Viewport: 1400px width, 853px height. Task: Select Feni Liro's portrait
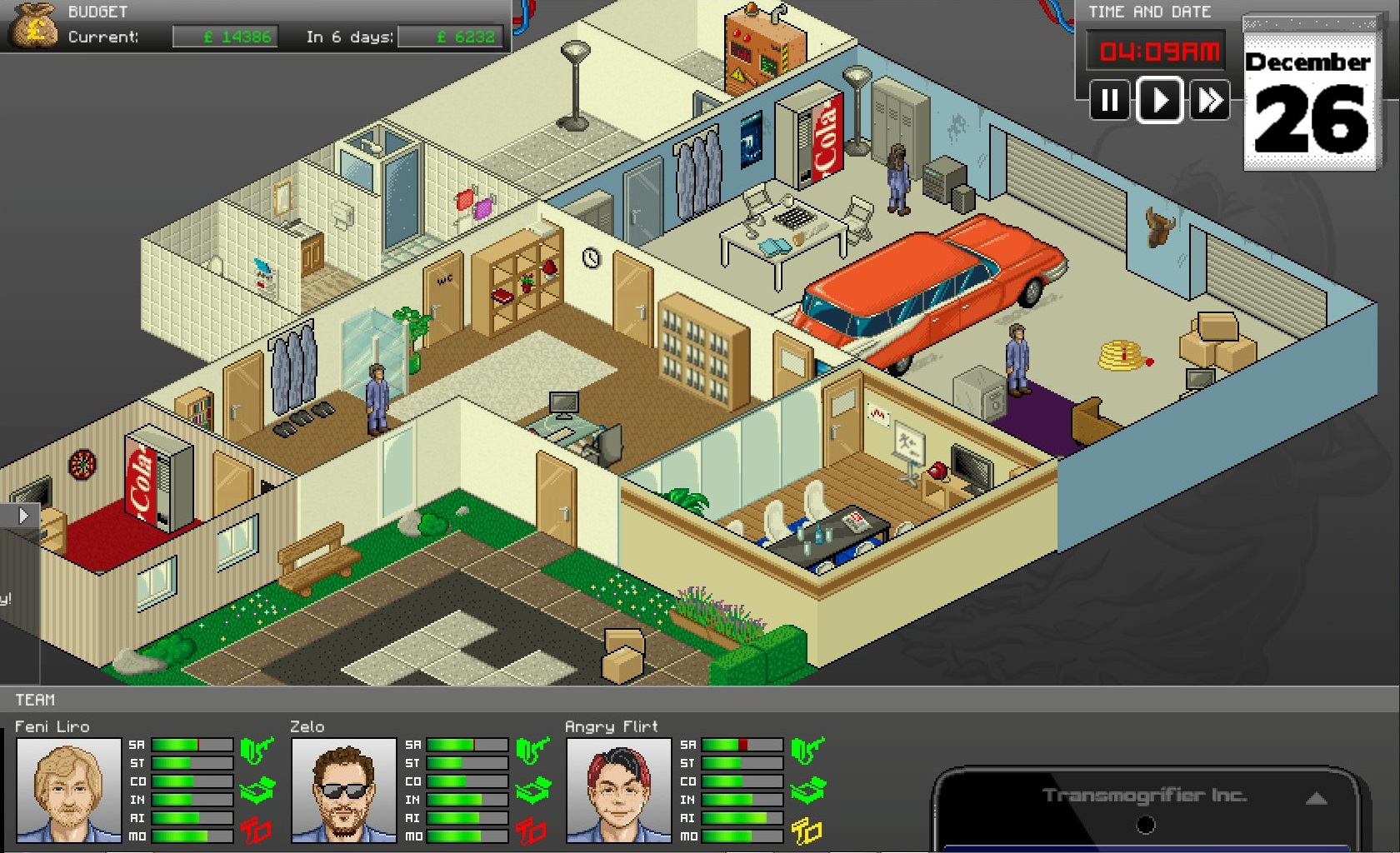[x=68, y=789]
